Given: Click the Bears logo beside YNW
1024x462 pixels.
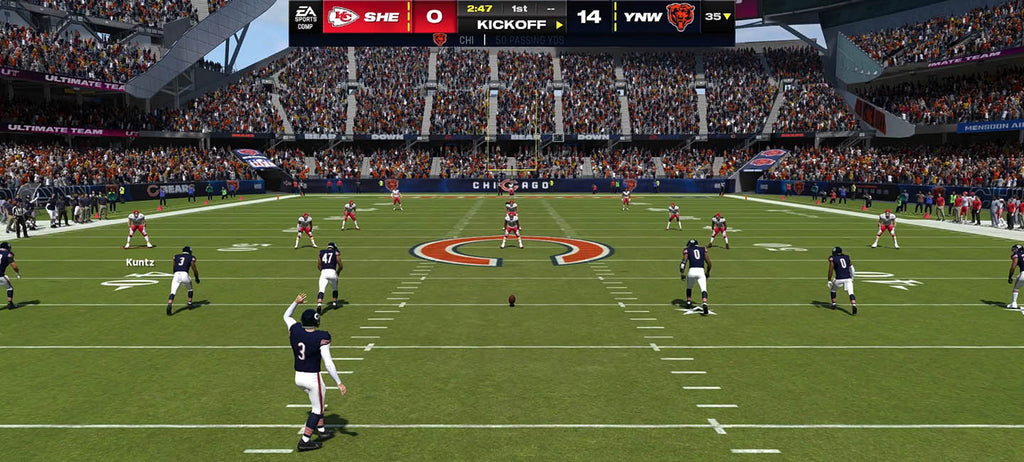Looking at the screenshot, I should point(681,16).
